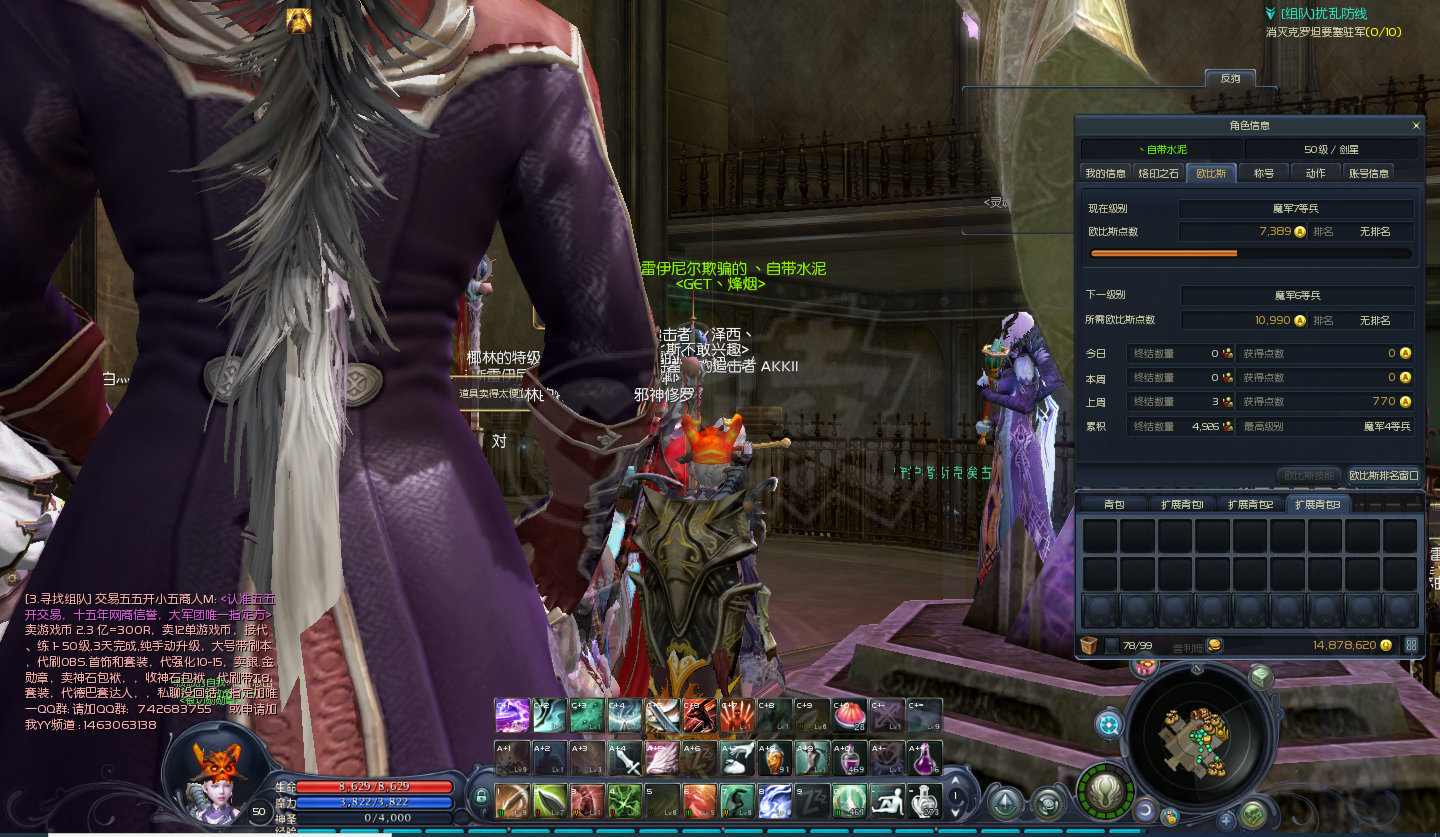Switch to the 我的信息 tab
The width and height of the screenshot is (1440, 837).
coord(1105,173)
